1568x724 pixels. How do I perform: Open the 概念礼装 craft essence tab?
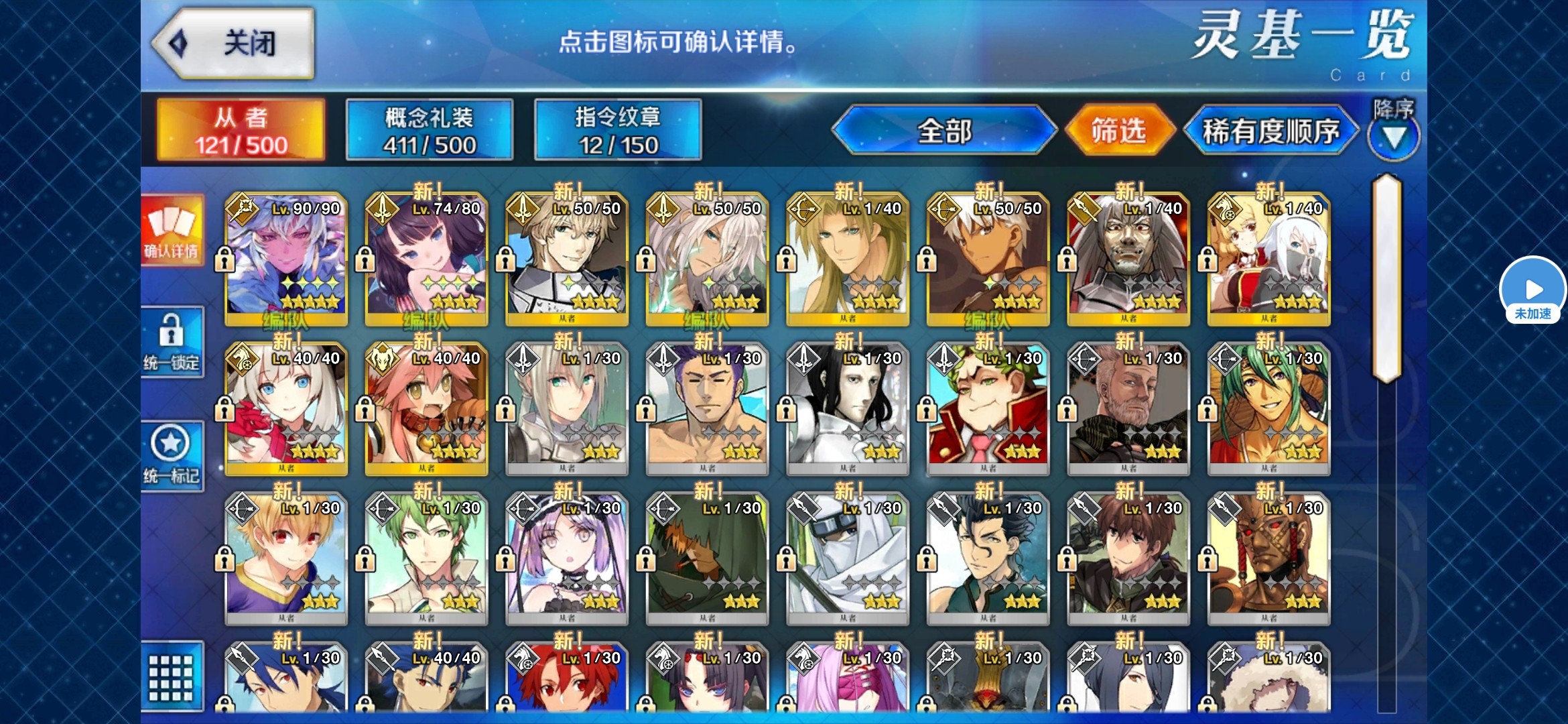[x=430, y=131]
